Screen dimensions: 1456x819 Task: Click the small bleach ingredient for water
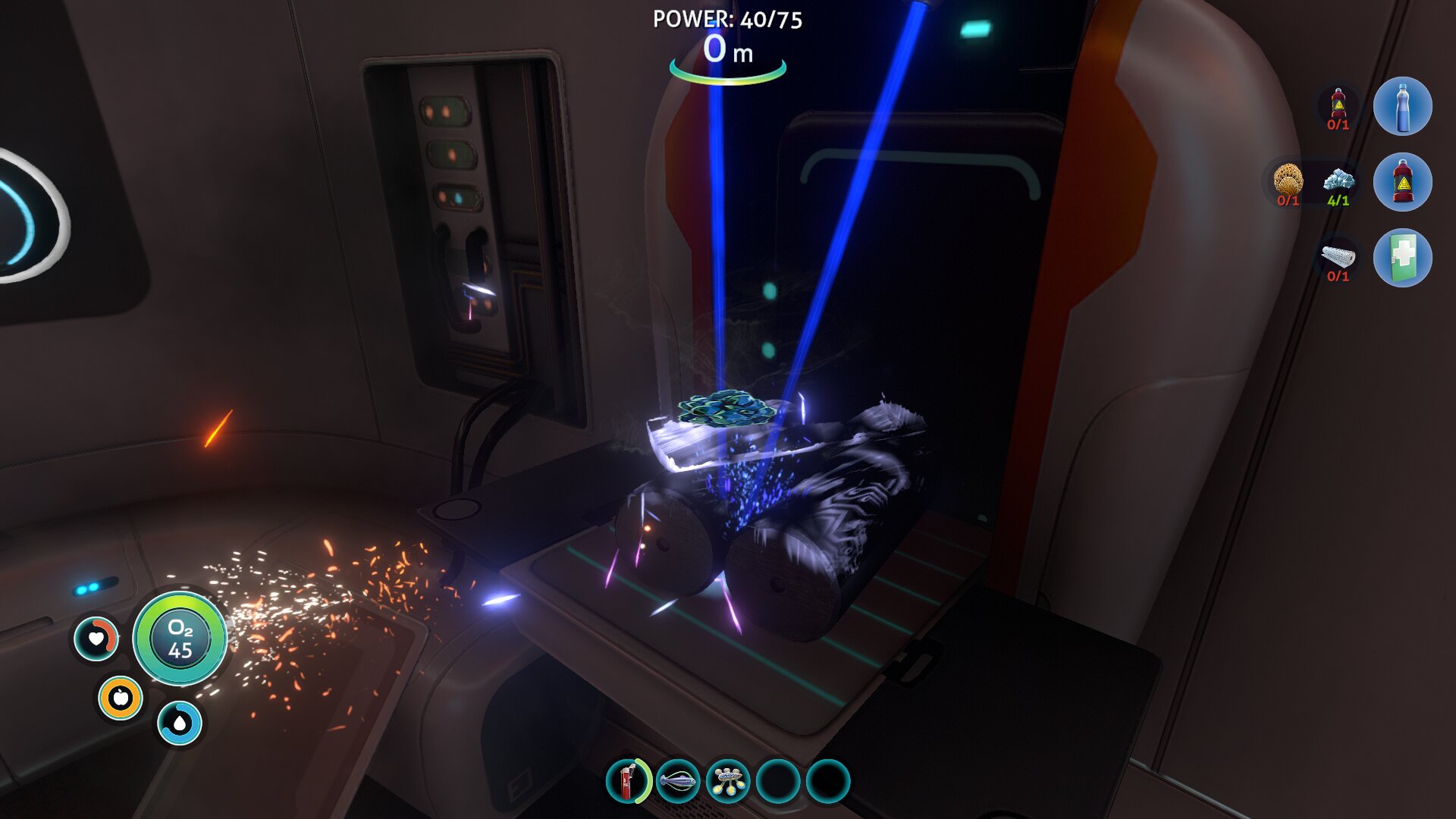(1338, 105)
